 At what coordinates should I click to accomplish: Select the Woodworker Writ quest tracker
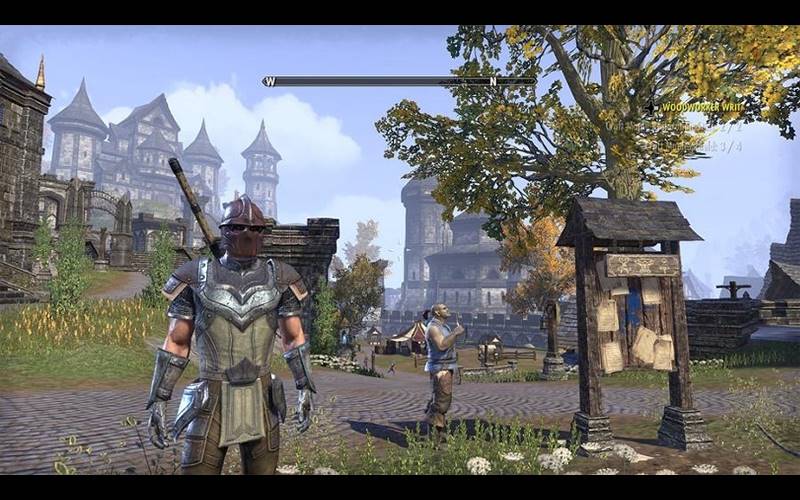point(698,107)
